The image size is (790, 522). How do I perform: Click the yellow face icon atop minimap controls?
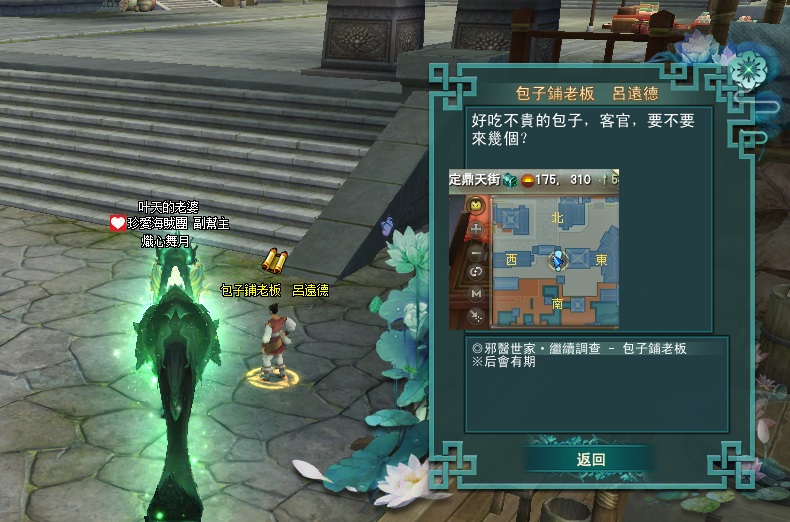tap(476, 206)
